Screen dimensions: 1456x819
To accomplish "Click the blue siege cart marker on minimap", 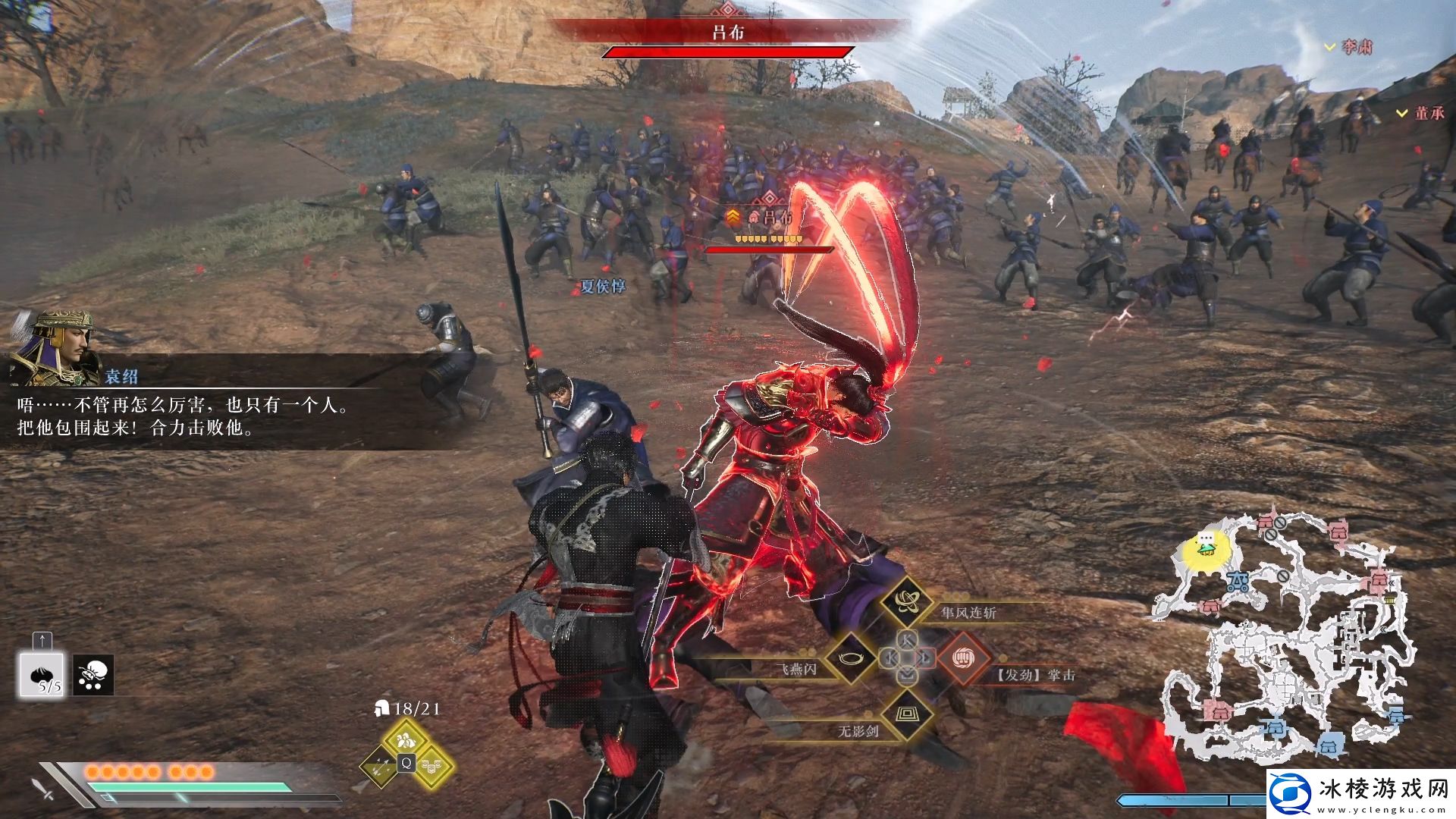I will [1238, 582].
